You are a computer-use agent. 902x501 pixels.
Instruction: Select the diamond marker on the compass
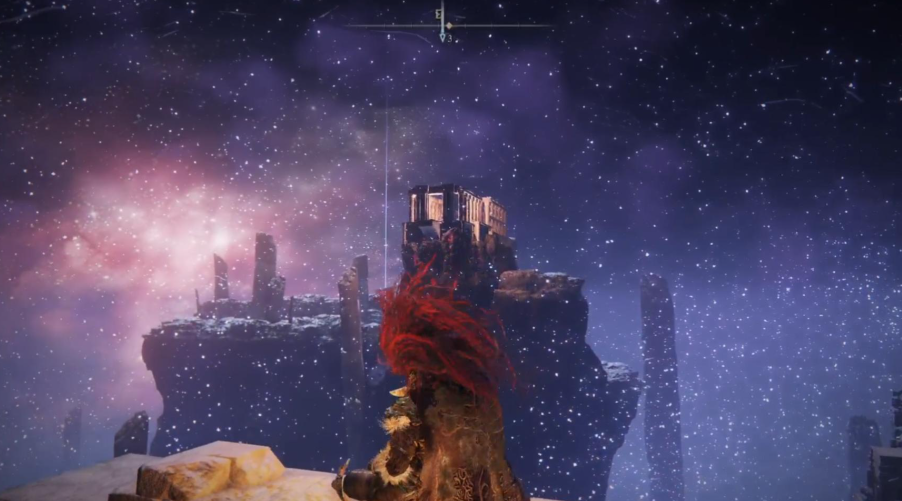(x=449, y=25)
